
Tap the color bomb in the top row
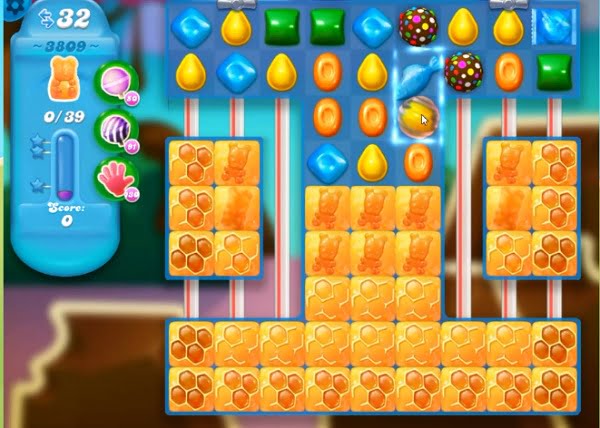[416, 26]
